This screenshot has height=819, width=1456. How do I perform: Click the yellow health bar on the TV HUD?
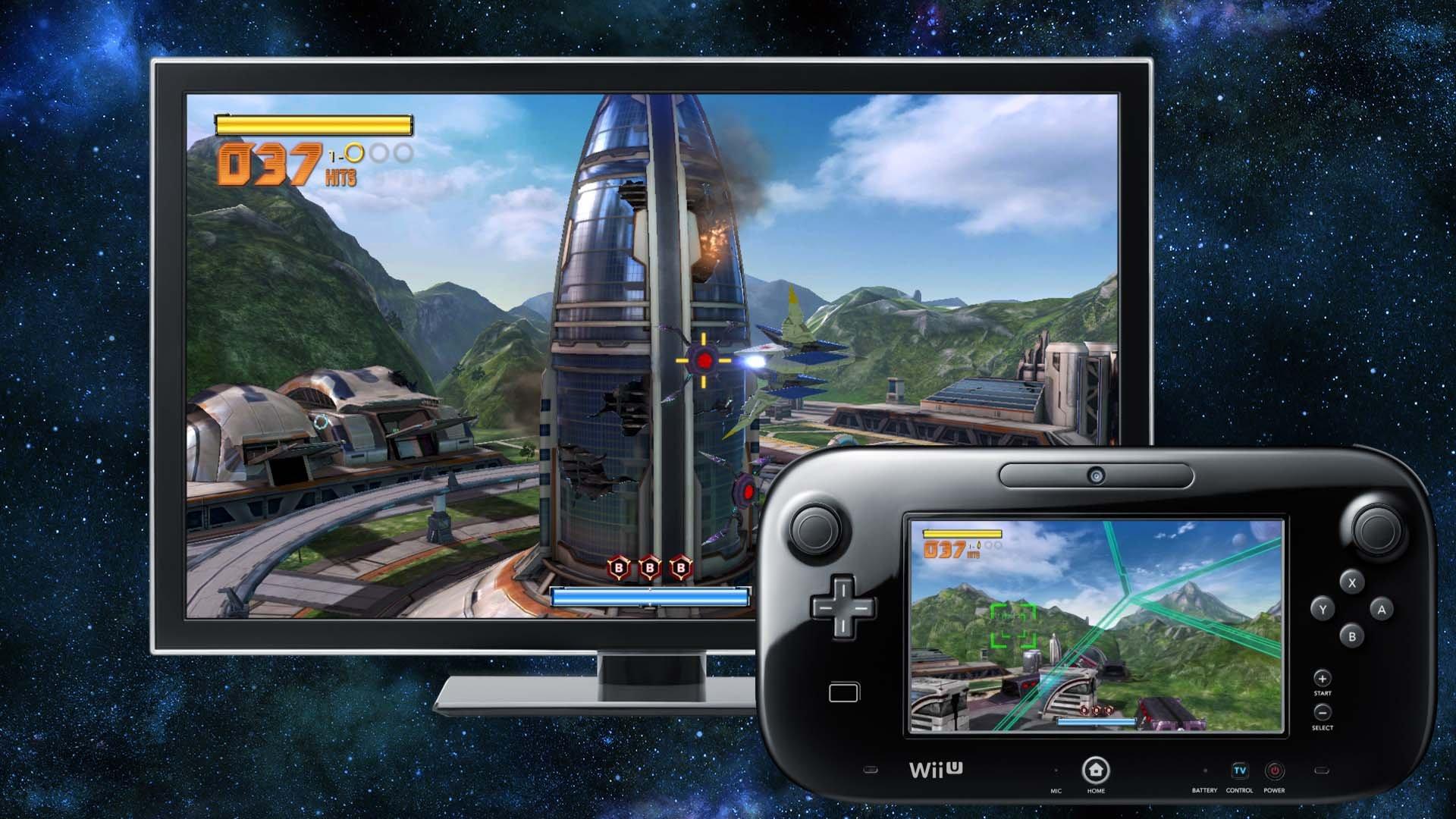point(315,124)
